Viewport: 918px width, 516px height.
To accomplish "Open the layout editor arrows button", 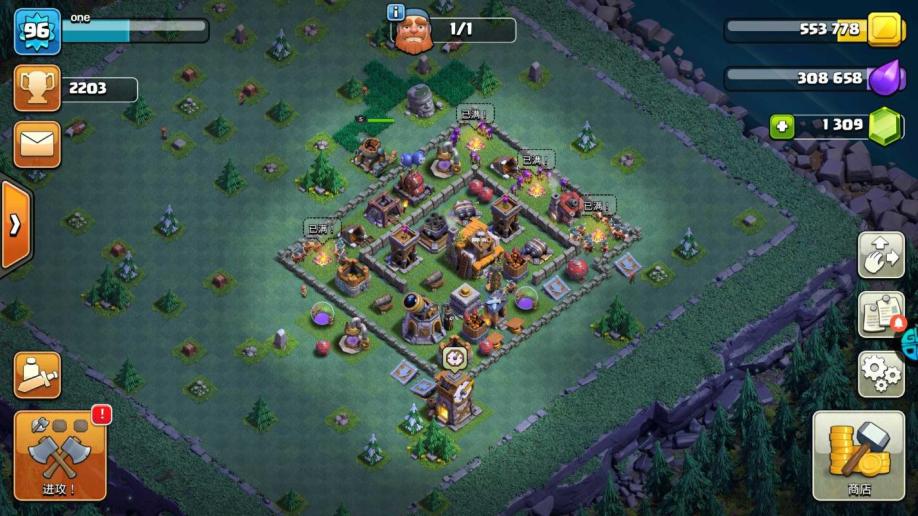I will [881, 255].
